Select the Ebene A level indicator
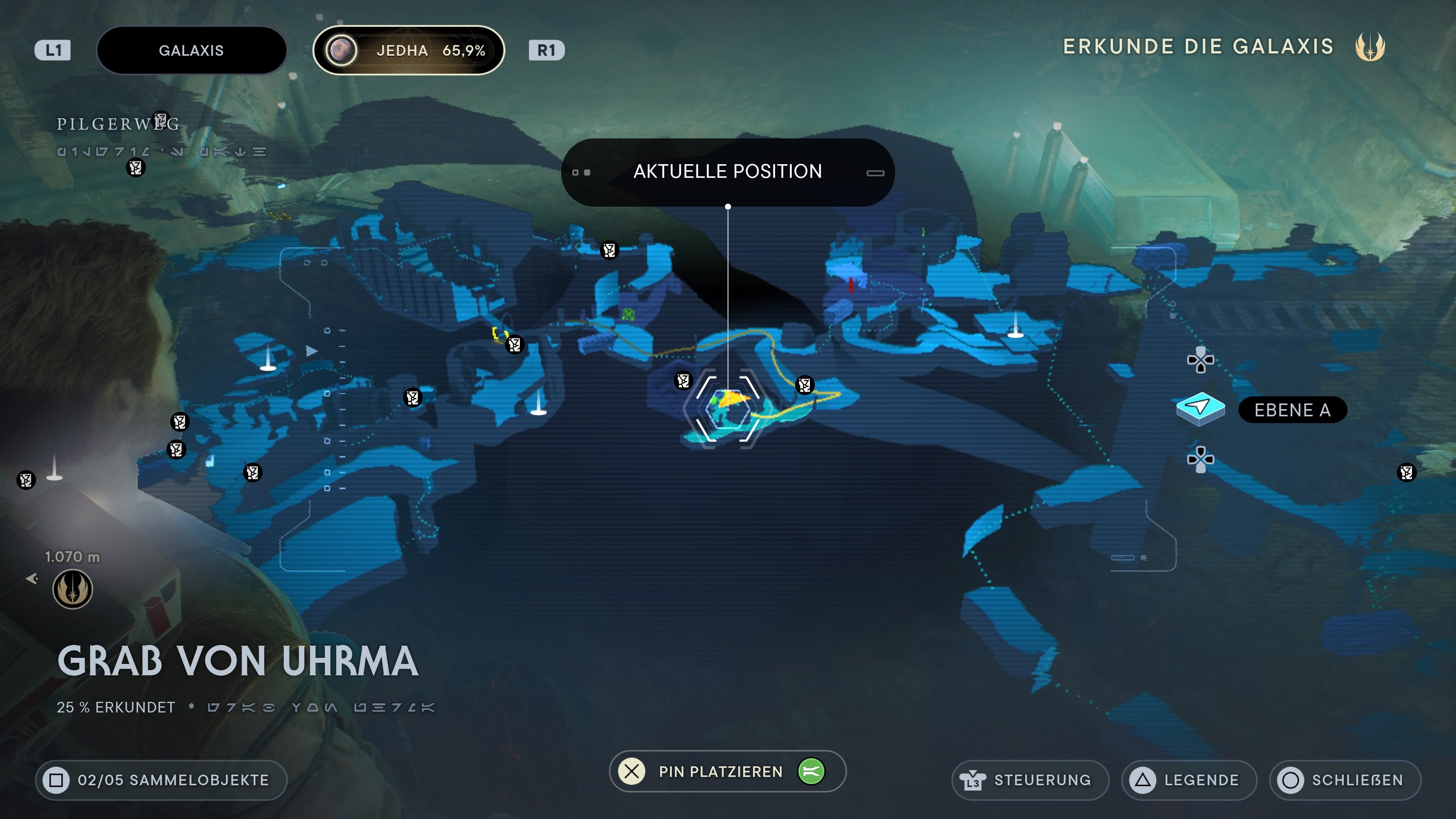The height and width of the screenshot is (819, 1456). point(1291,410)
